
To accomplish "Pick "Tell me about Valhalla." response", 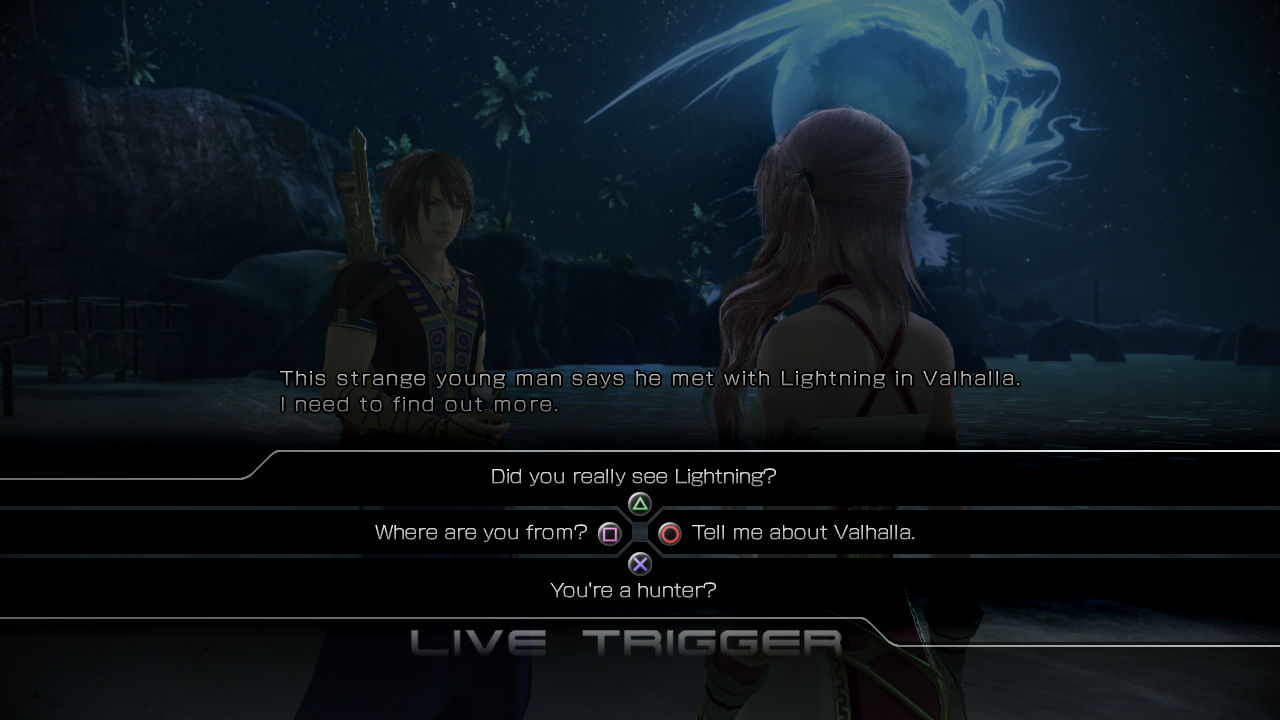I will click(802, 533).
